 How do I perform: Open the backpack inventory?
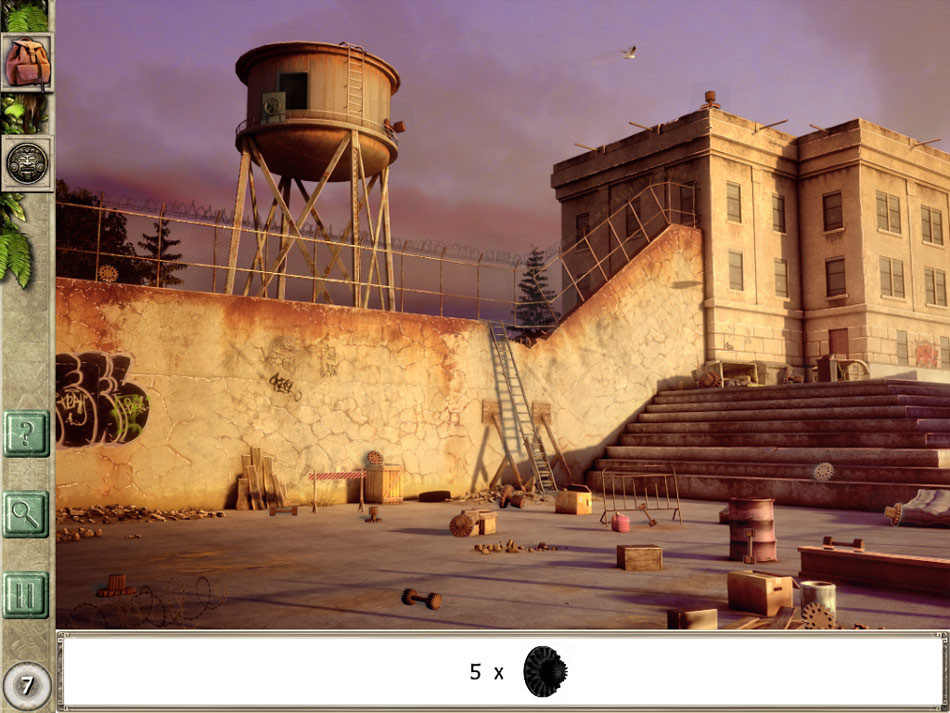[27, 62]
